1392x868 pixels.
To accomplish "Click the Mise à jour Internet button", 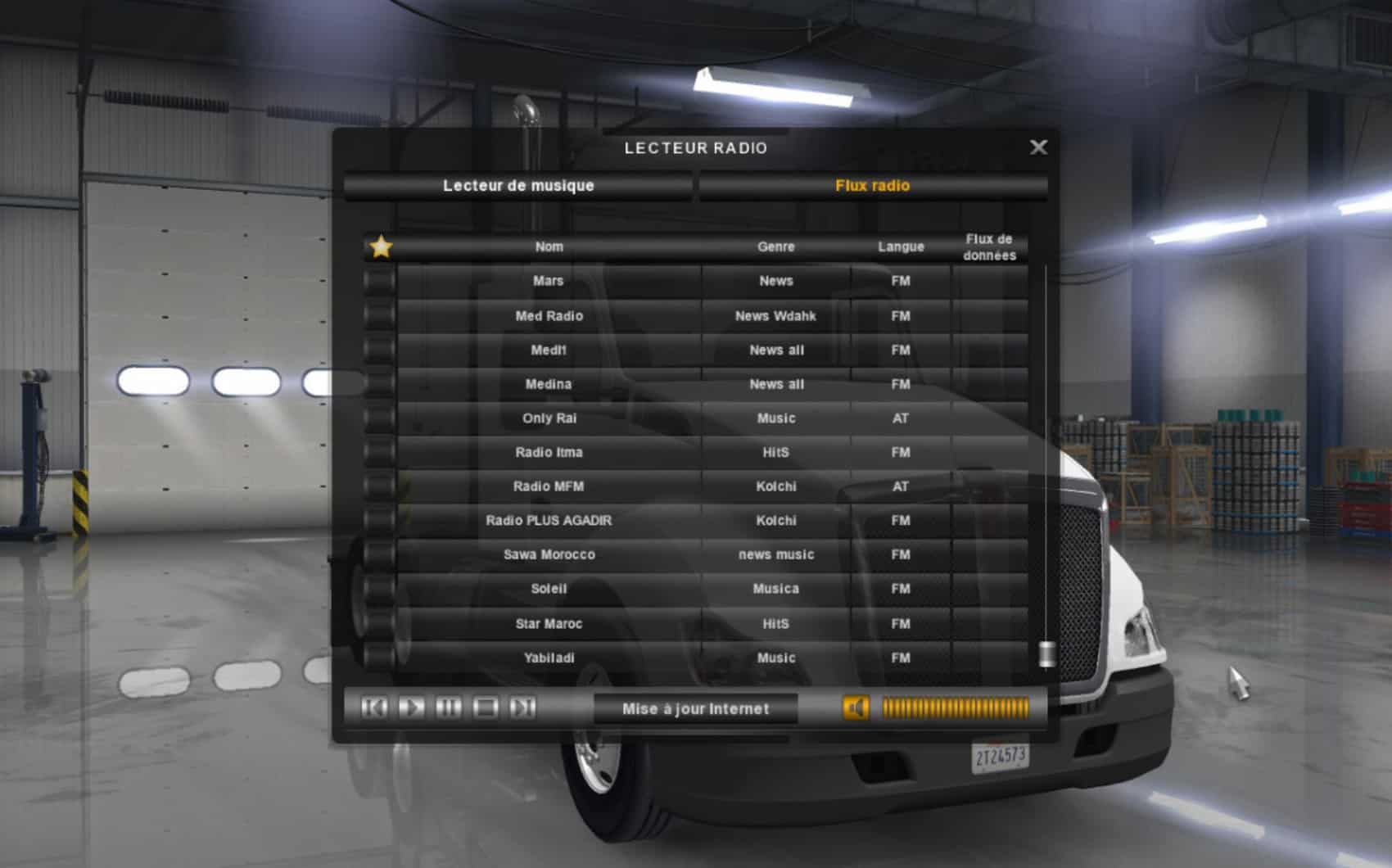I will coord(695,709).
